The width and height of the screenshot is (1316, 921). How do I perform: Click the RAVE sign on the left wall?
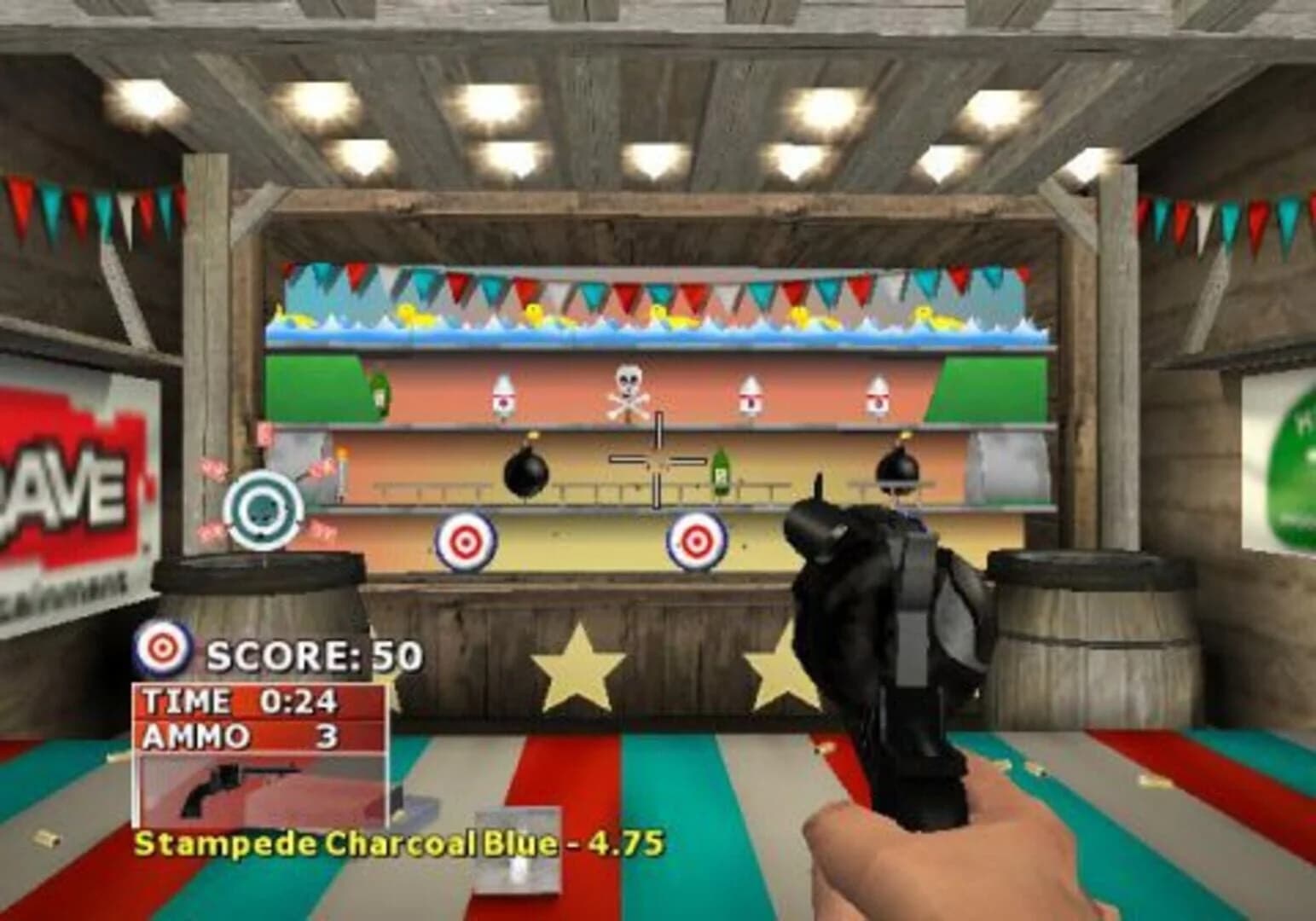click(64, 482)
